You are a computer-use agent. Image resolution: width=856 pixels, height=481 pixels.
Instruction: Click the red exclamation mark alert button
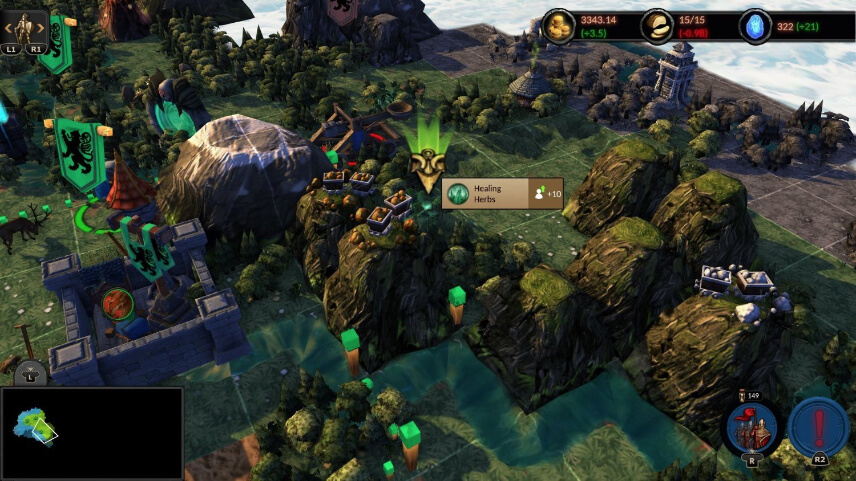[818, 427]
